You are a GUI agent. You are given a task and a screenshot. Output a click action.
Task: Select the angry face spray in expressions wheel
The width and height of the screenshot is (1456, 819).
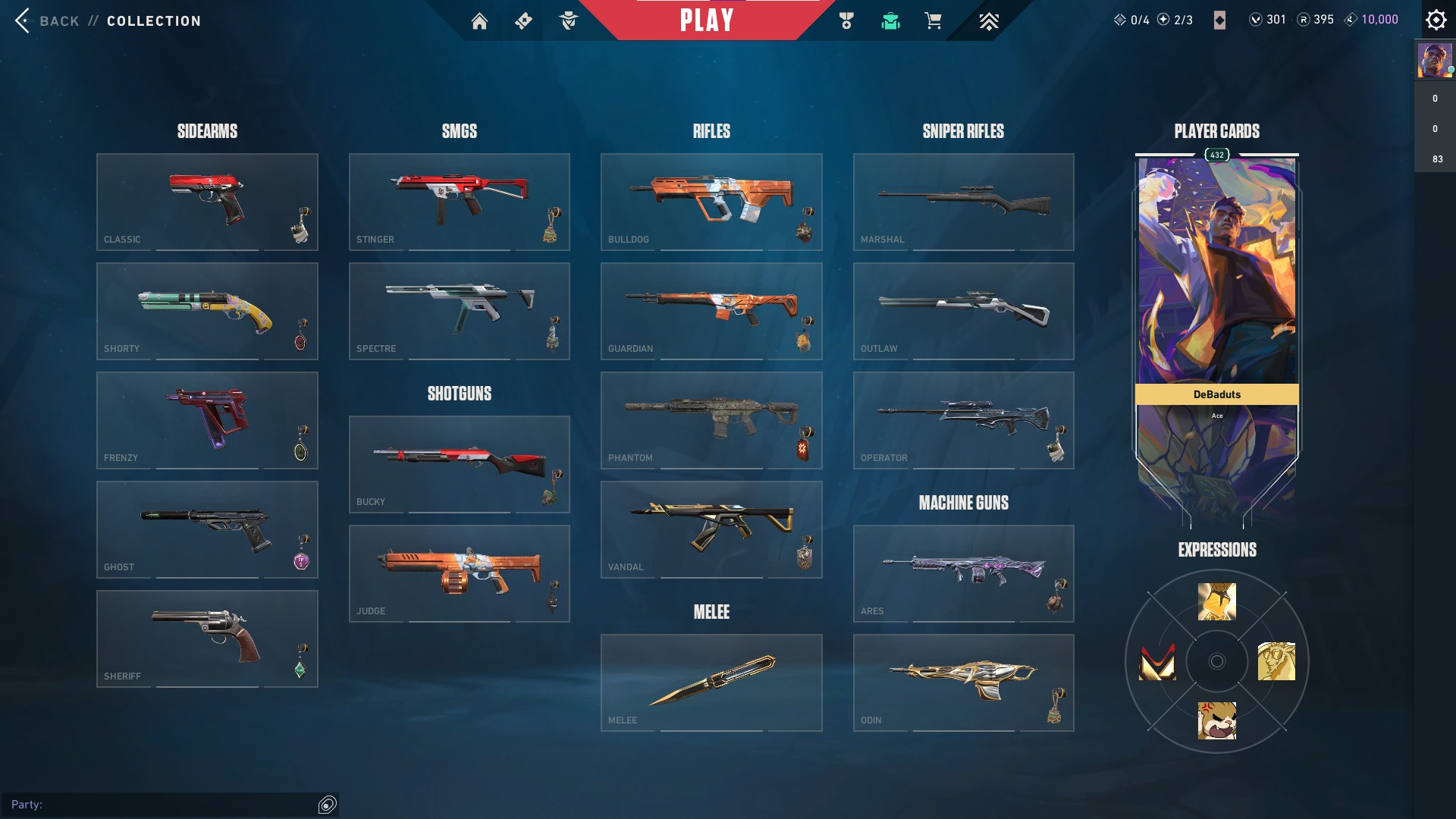coord(1216,720)
